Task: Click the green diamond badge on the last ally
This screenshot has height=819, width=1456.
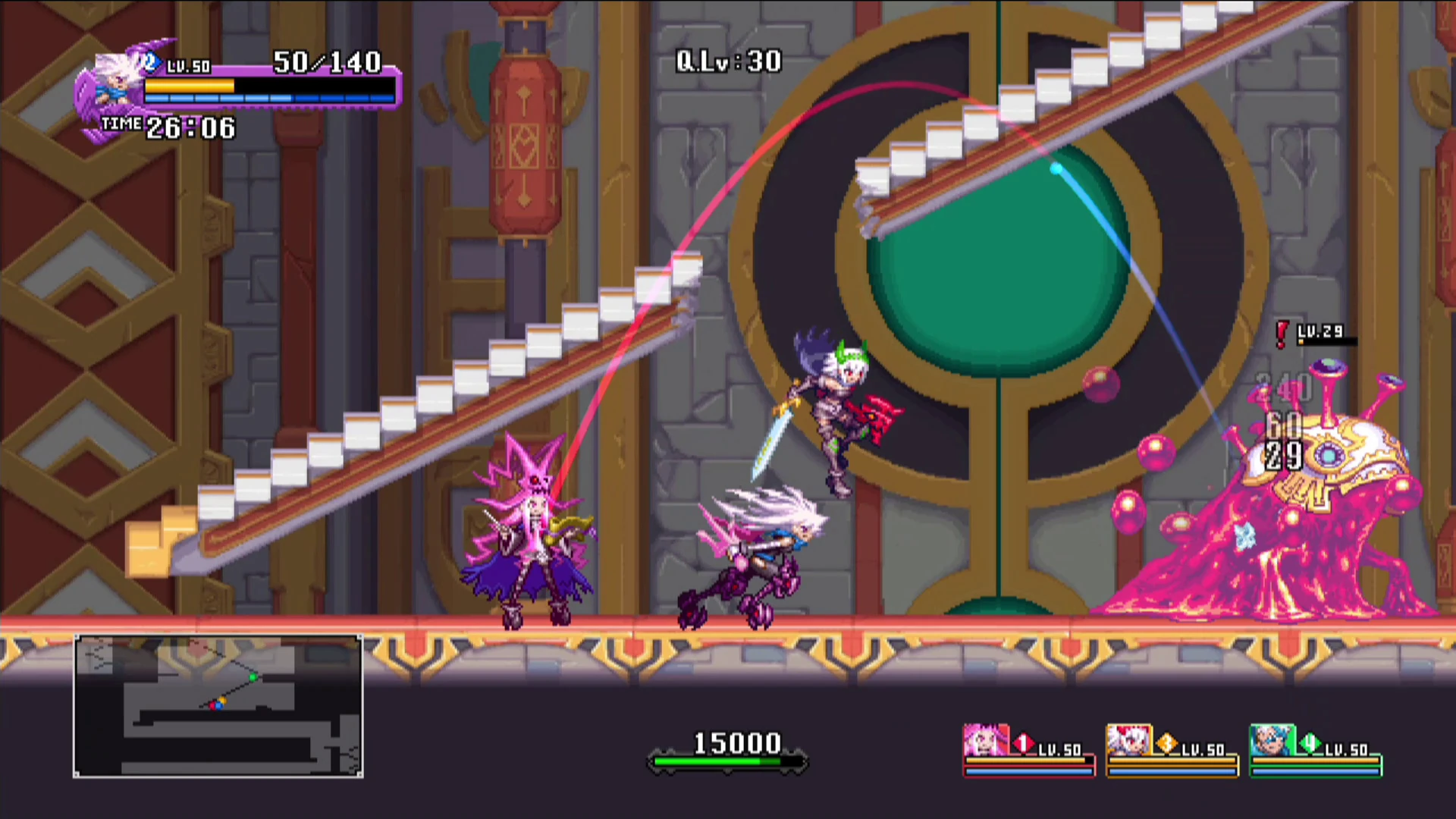Action: point(1310,742)
